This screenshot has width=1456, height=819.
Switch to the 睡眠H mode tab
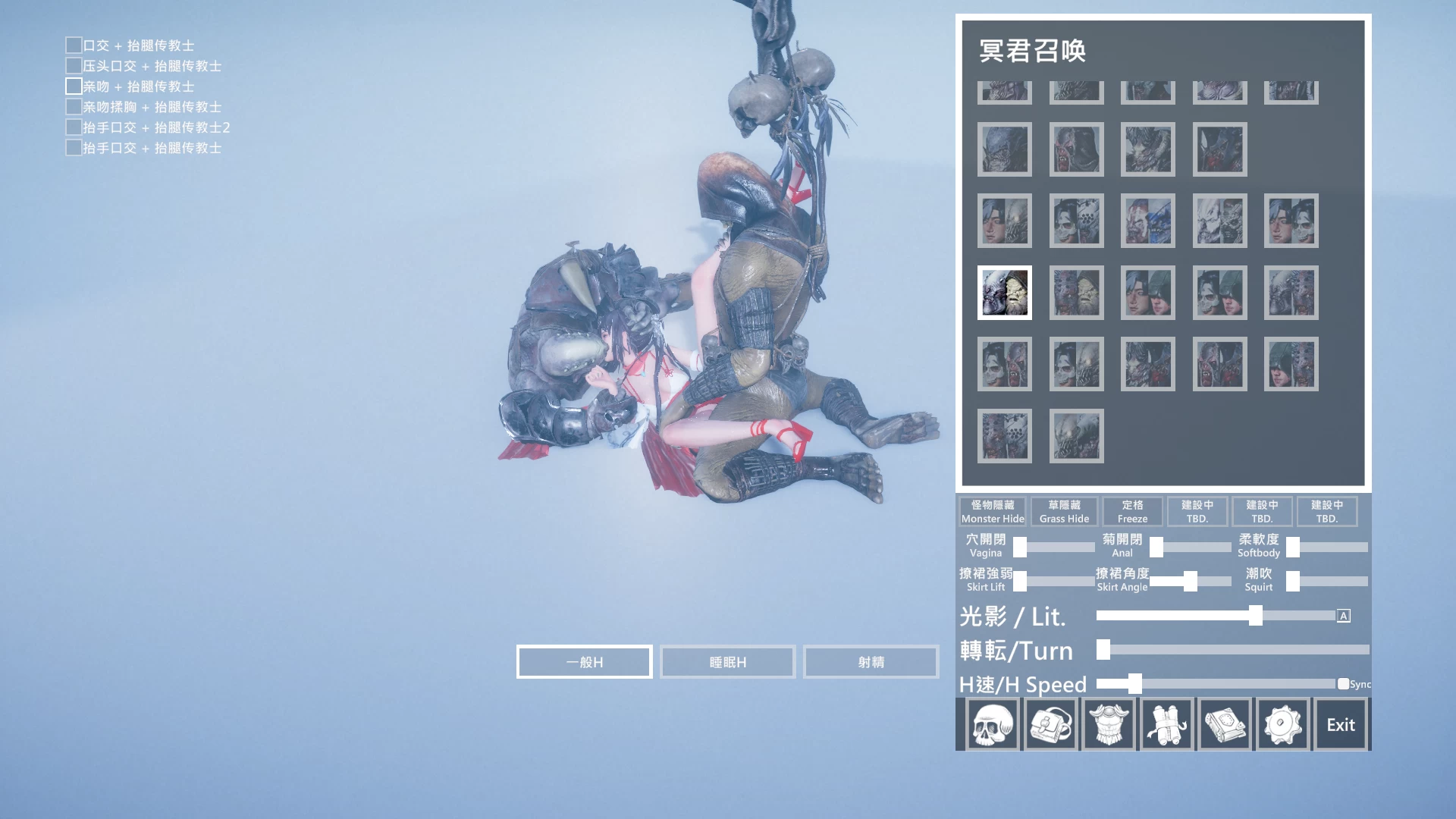pyautogui.click(x=726, y=661)
